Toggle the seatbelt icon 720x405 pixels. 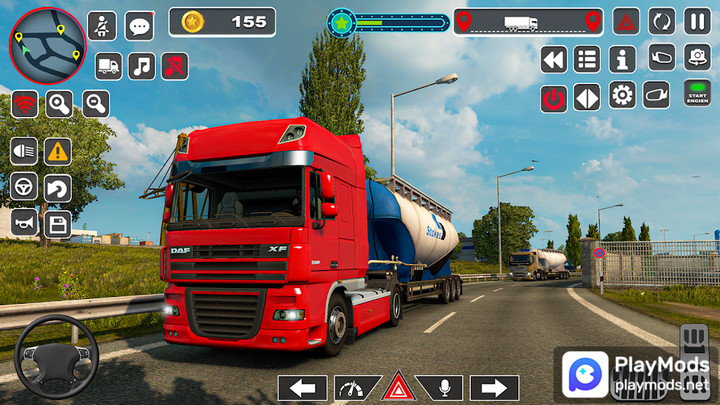[101, 26]
